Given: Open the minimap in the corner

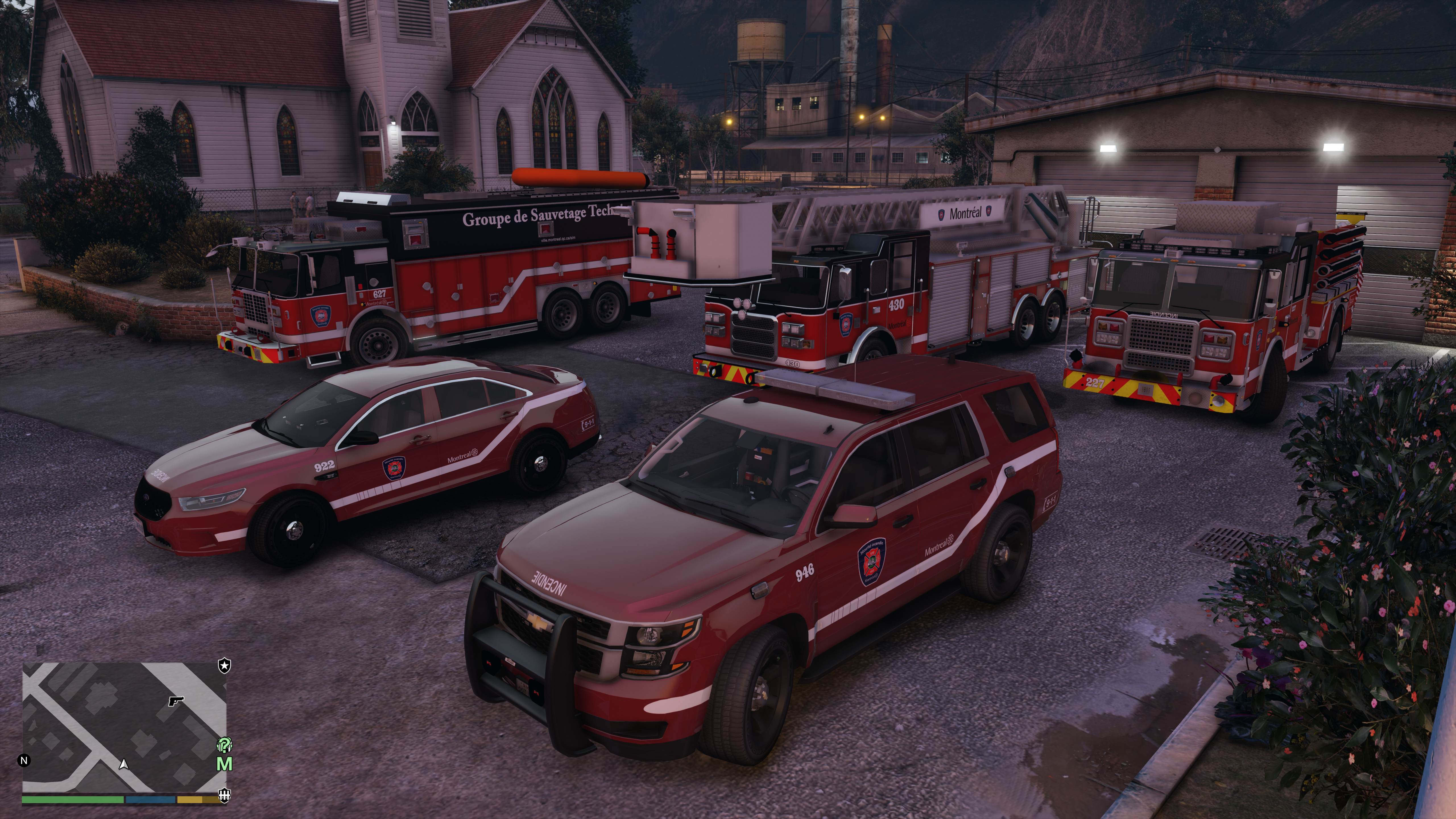Looking at the screenshot, I should tap(124, 727).
